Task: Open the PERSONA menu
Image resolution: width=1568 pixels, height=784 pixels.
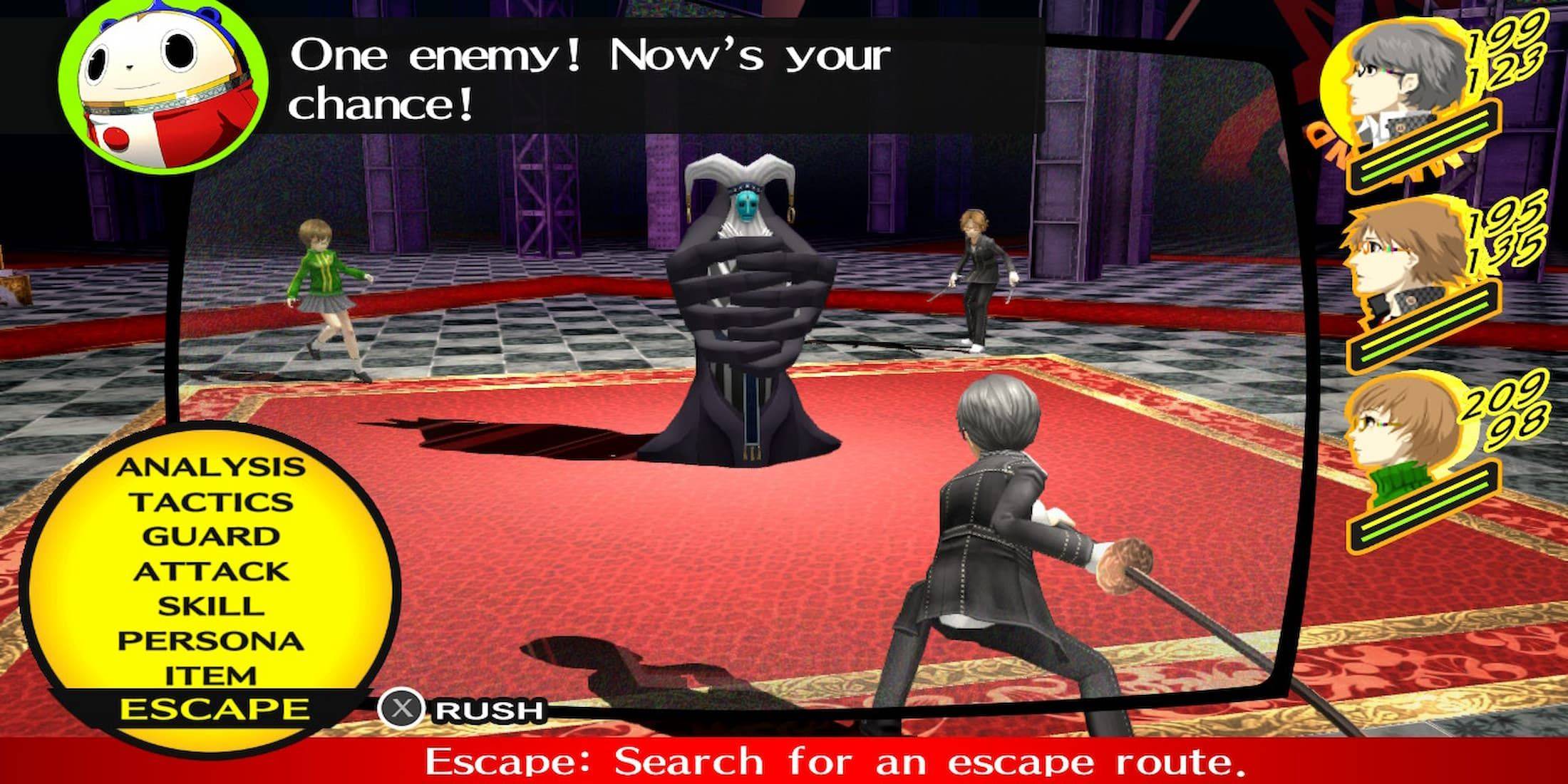Action: coord(210,640)
